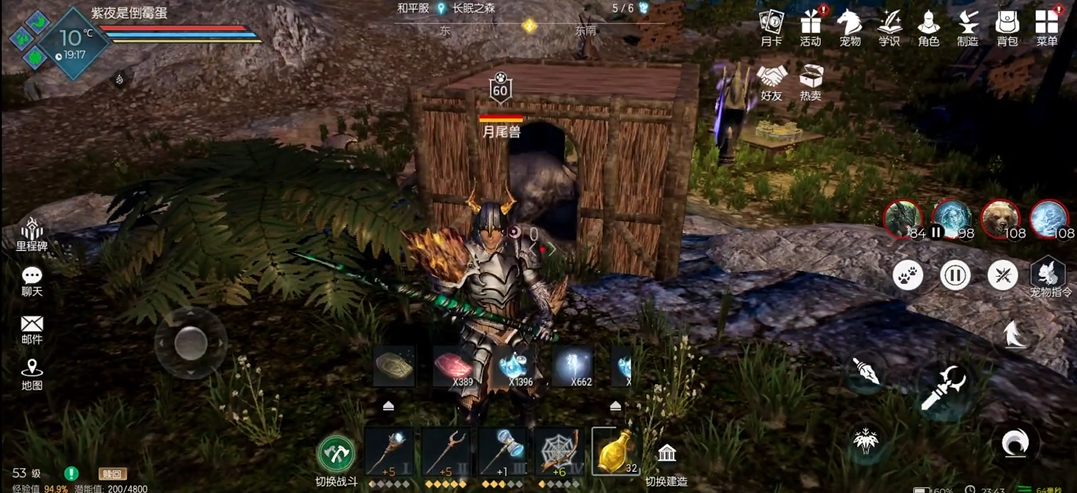This screenshot has width=1077, height=493.
Task: Select the bear pet portrait
Action: 999,218
